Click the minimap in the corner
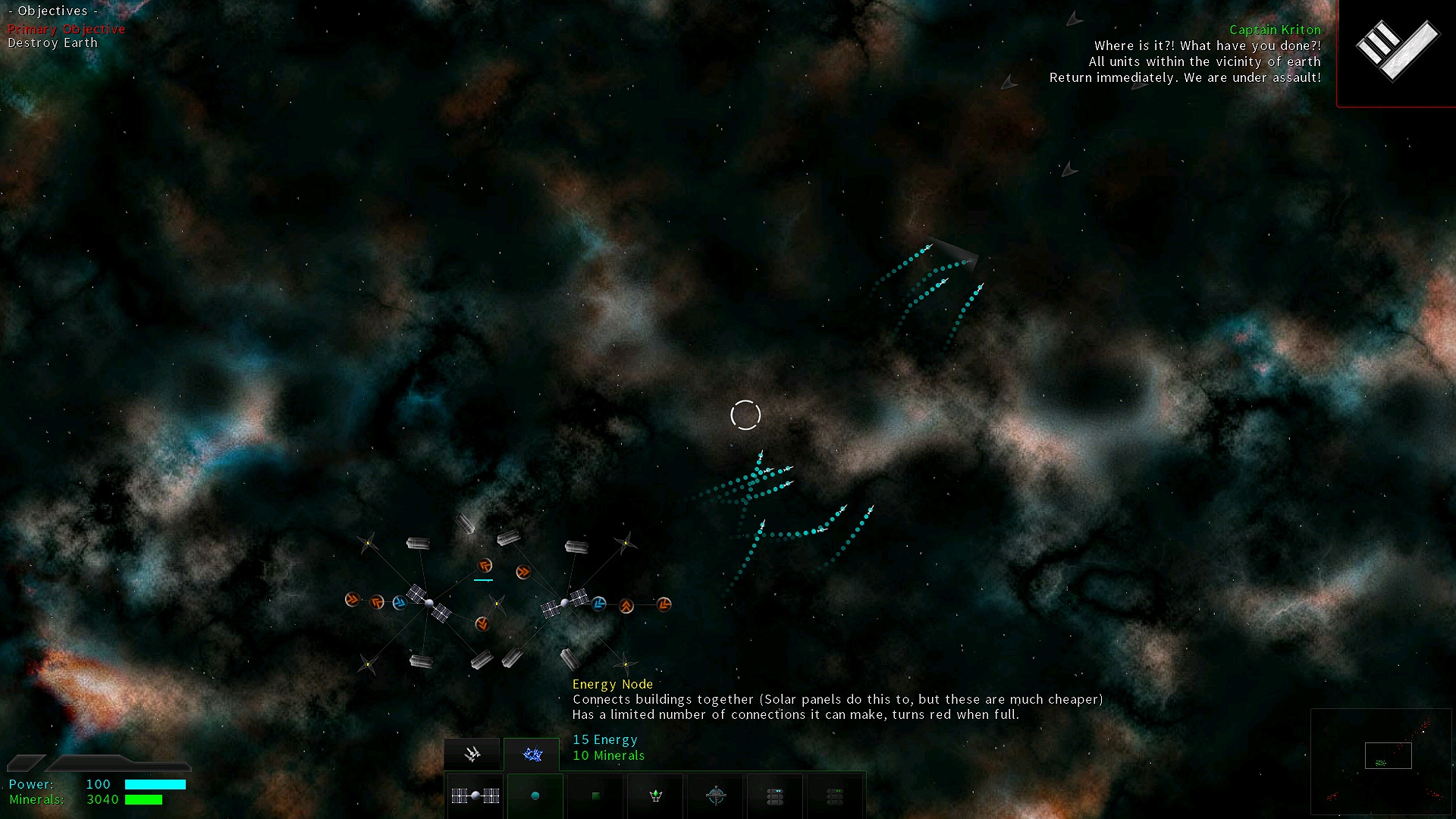1456x819 pixels. [1381, 761]
